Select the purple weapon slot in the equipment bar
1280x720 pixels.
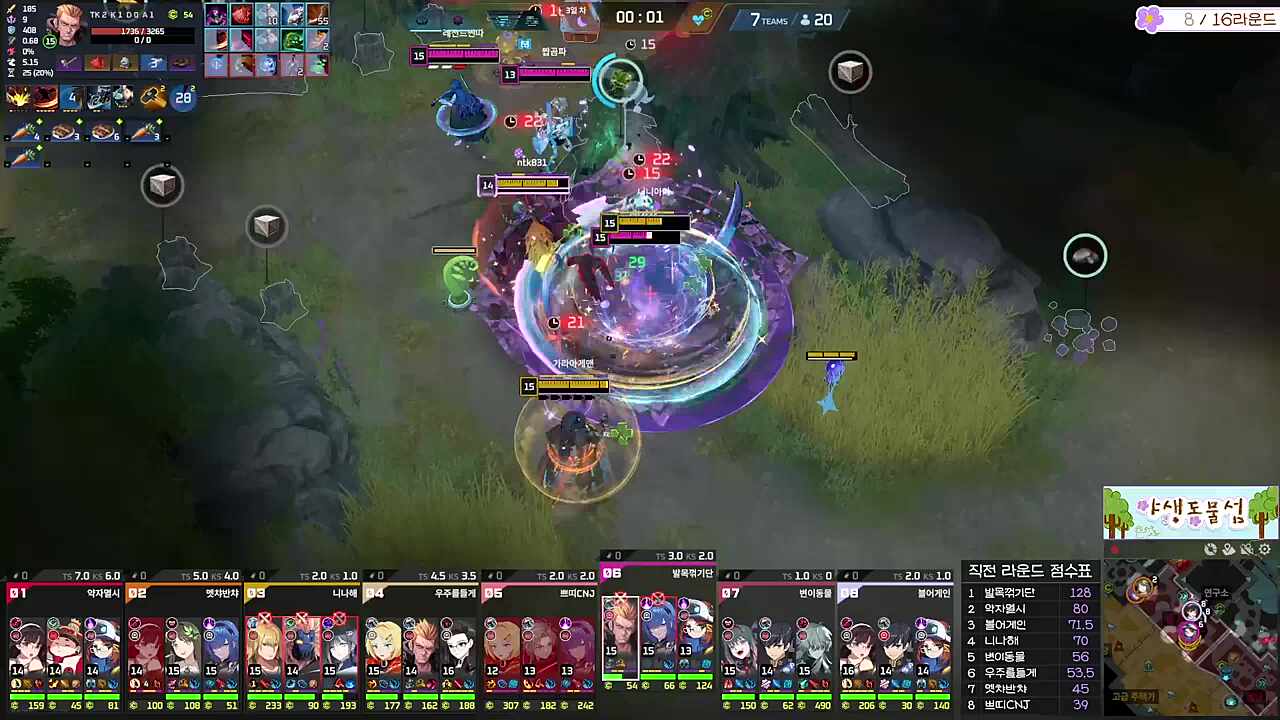[x=67, y=62]
